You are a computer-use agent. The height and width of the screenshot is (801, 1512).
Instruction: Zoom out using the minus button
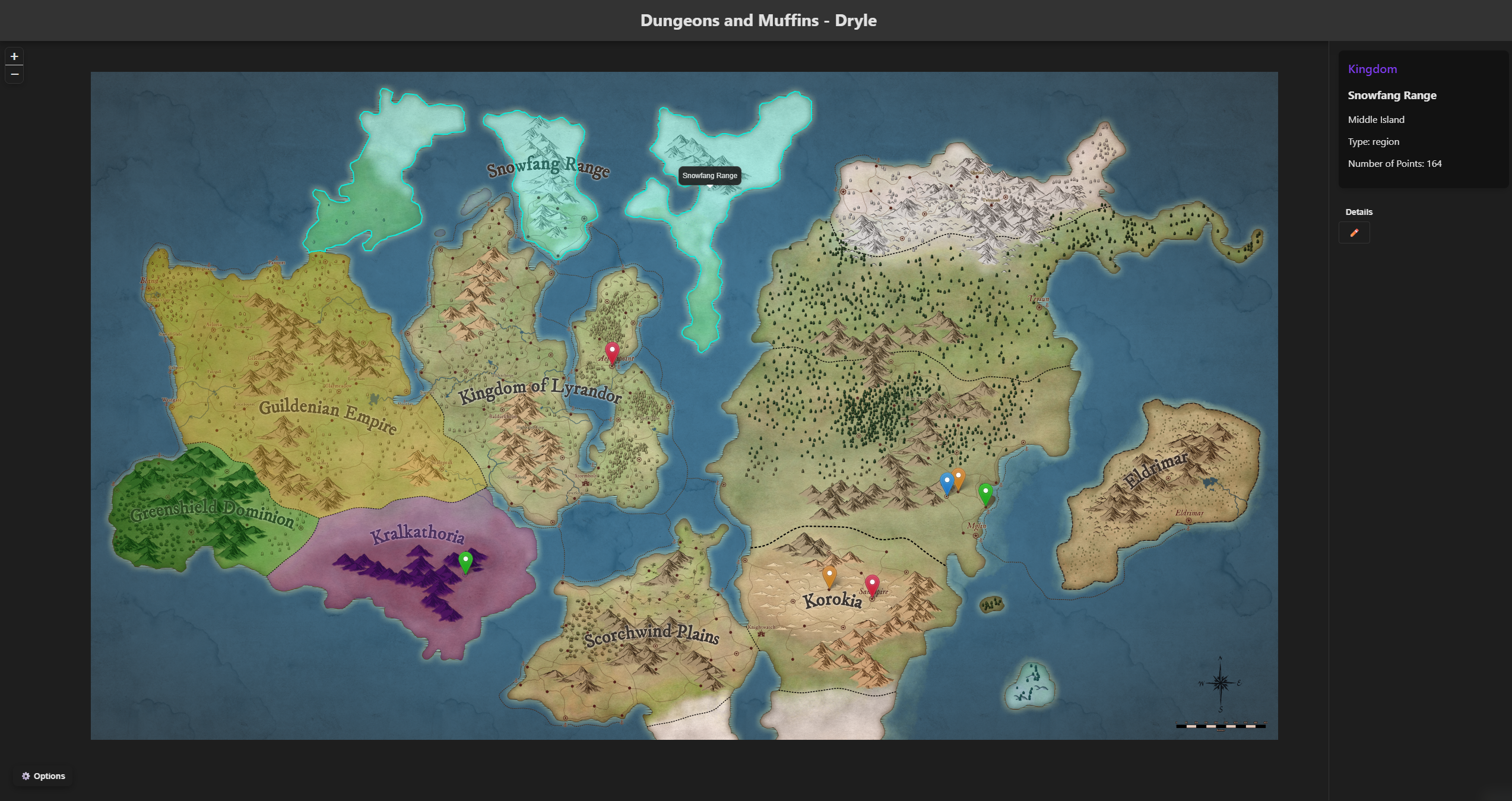coord(14,74)
